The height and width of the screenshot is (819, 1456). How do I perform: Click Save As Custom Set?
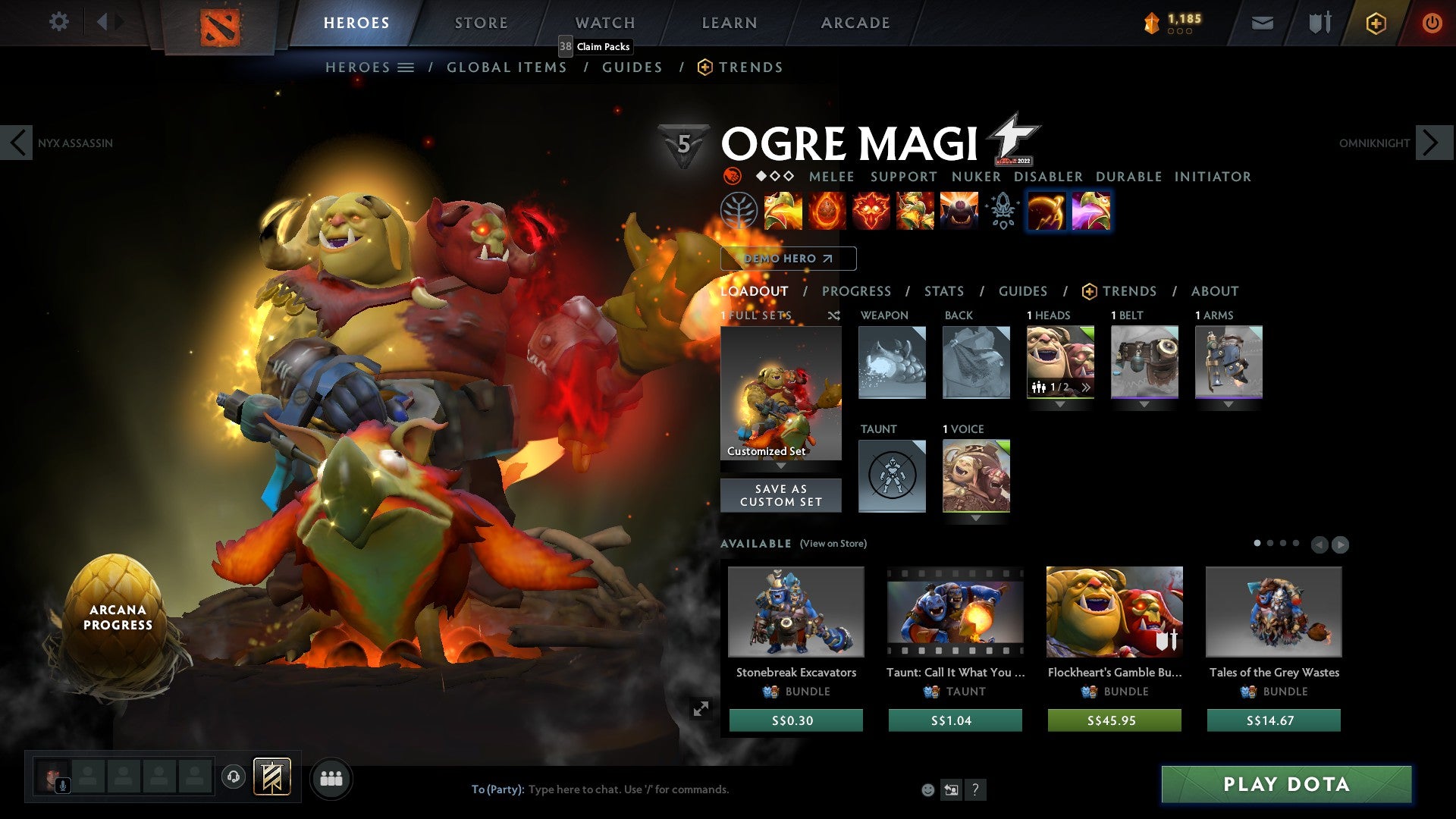tap(781, 494)
